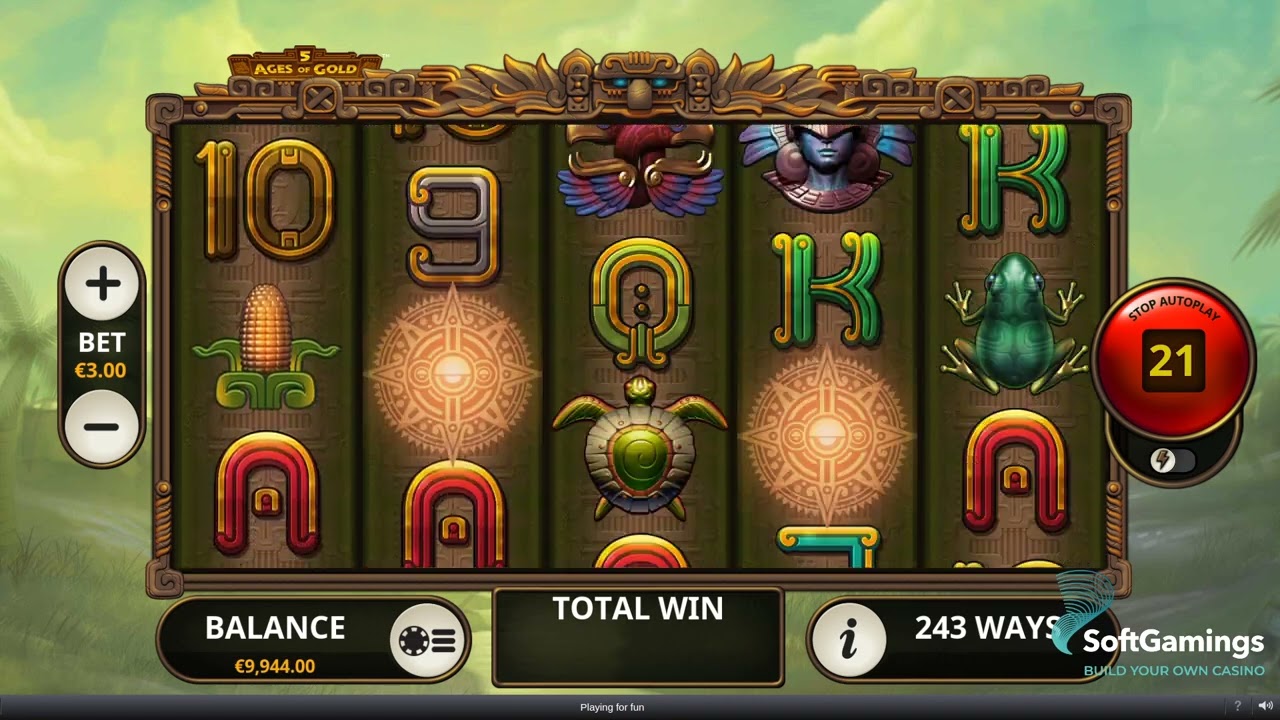
Task: Increase the bet with the plus button
Action: 102,285
